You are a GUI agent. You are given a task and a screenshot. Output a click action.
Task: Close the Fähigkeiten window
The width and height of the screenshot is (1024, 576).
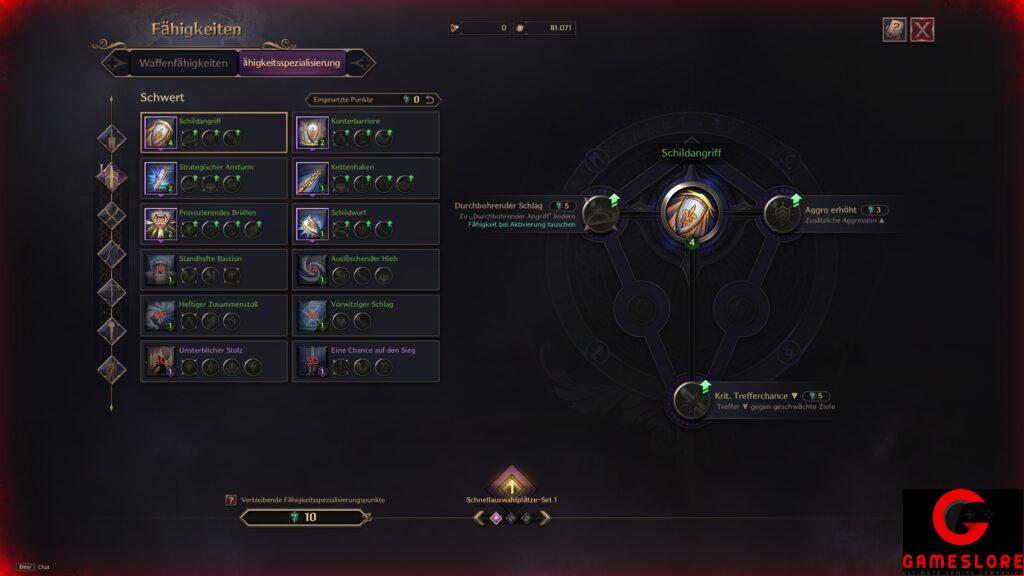pos(922,30)
